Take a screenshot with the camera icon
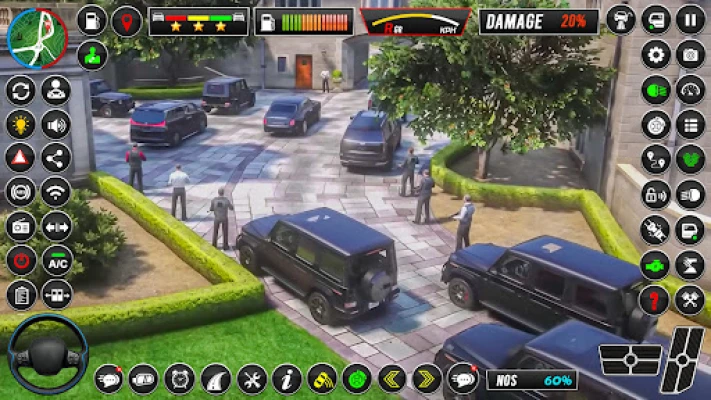Viewport: 711px width, 400px height. (690, 54)
